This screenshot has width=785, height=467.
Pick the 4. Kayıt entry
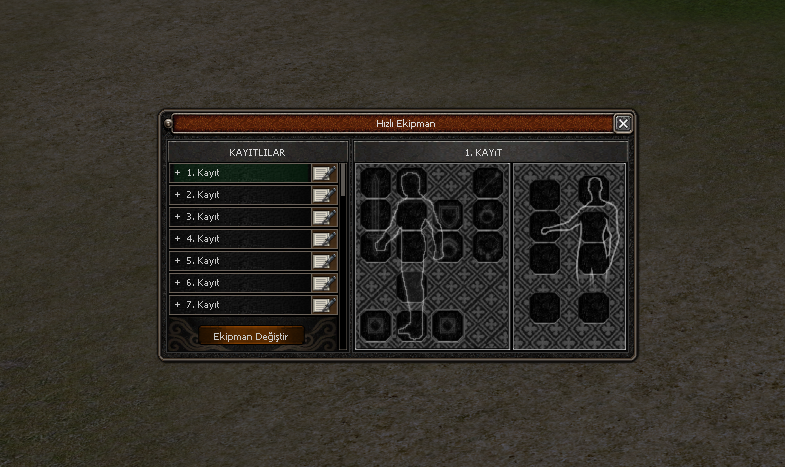click(240, 239)
